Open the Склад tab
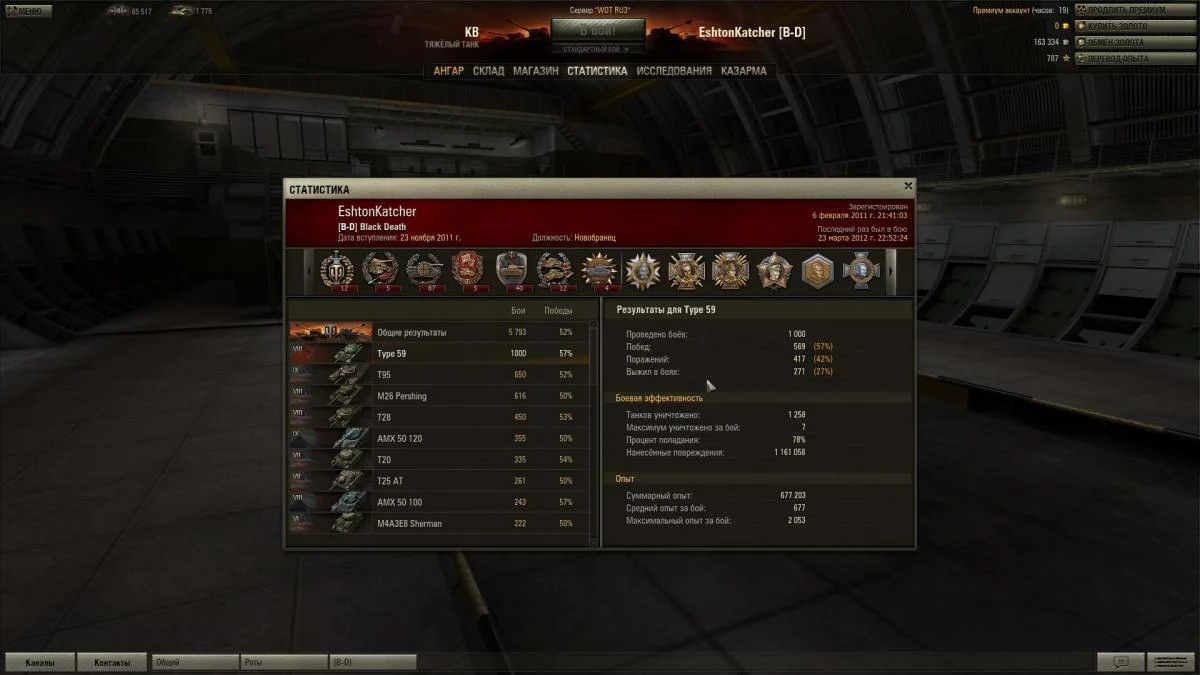The height and width of the screenshot is (675, 1200). (x=488, y=71)
